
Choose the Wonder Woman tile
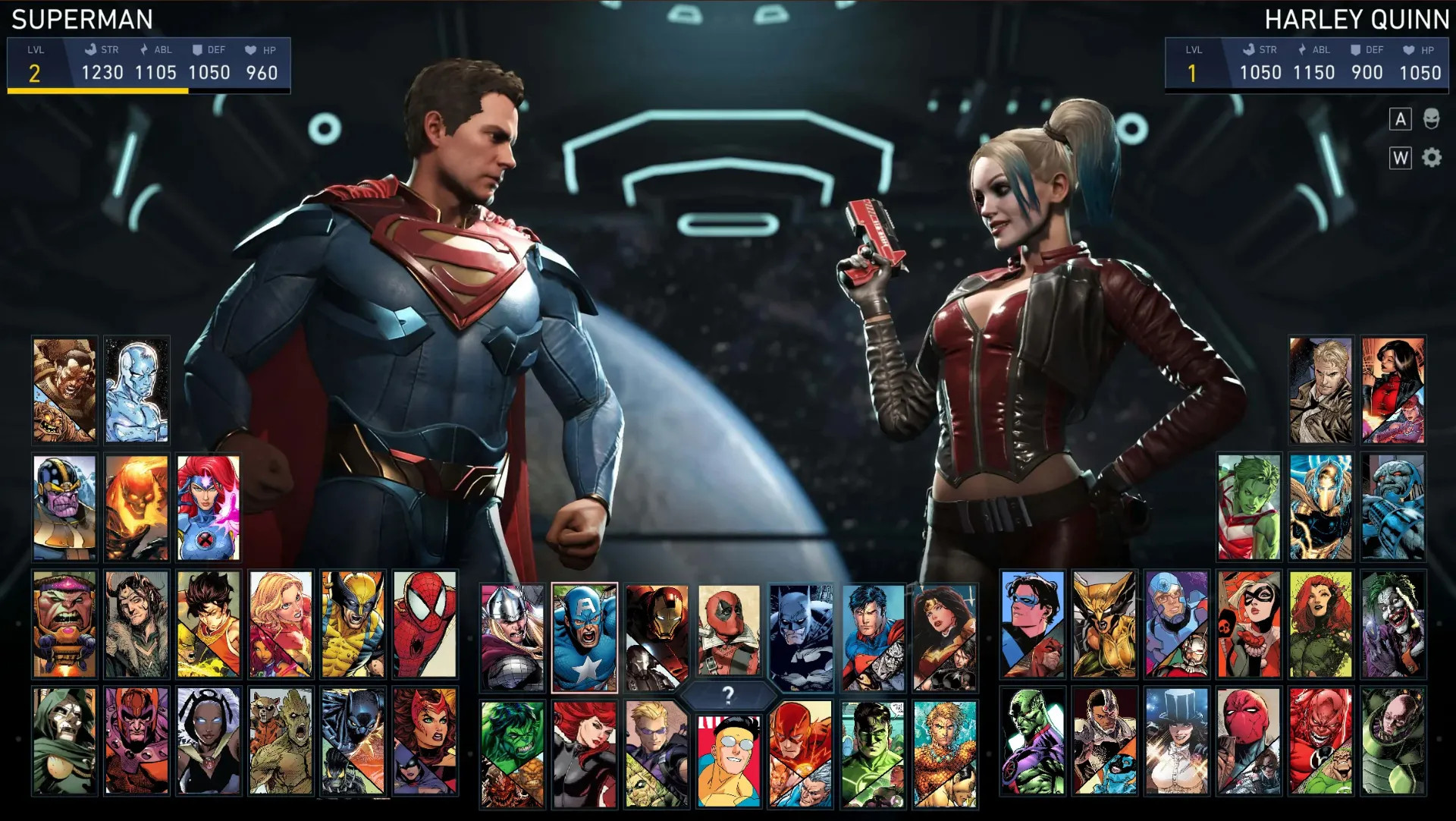(945, 637)
